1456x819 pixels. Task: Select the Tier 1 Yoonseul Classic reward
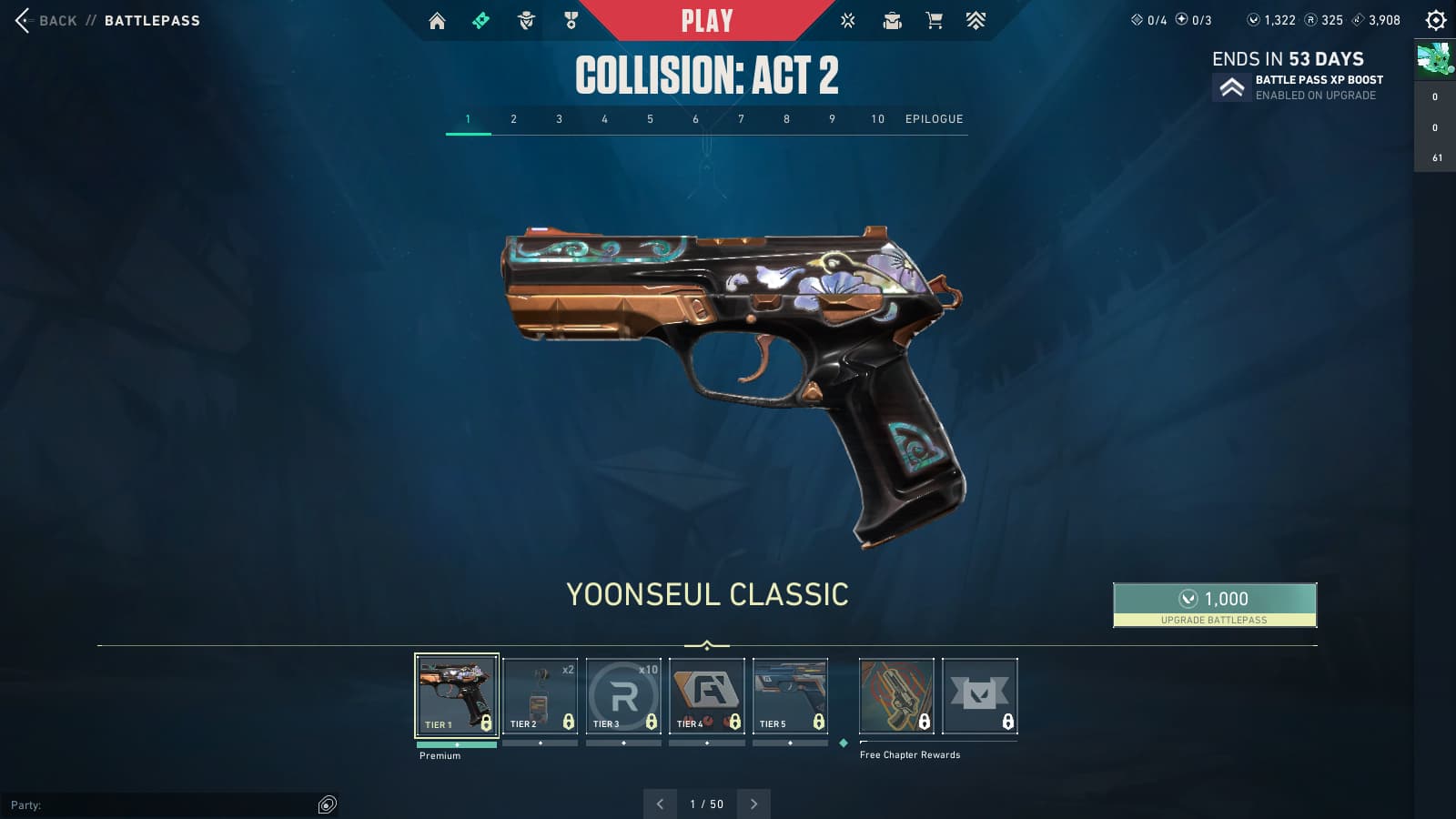[457, 695]
